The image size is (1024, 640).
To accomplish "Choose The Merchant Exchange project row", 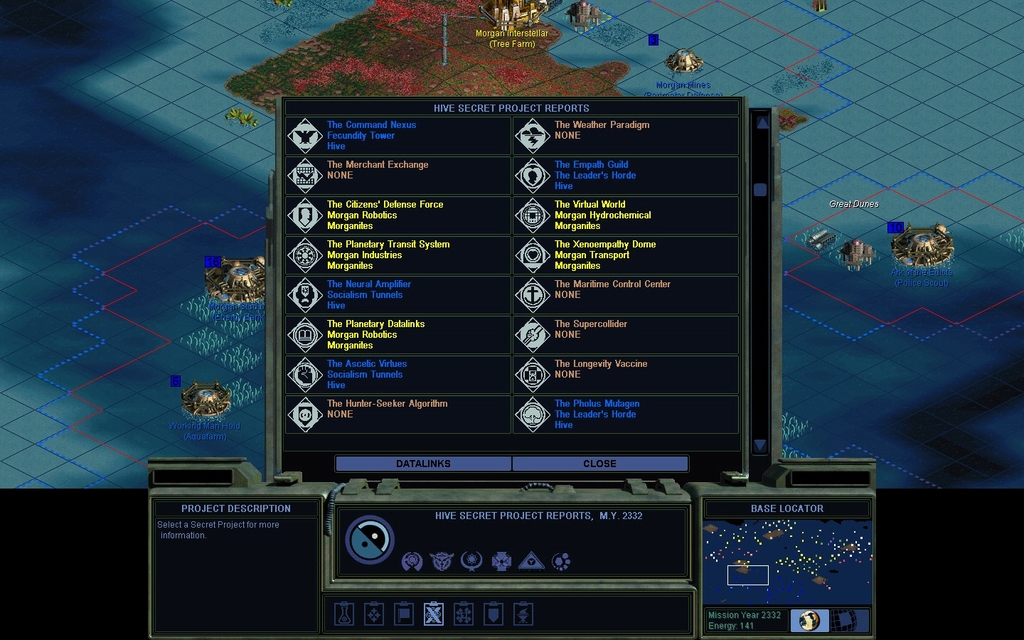I will pos(398,175).
